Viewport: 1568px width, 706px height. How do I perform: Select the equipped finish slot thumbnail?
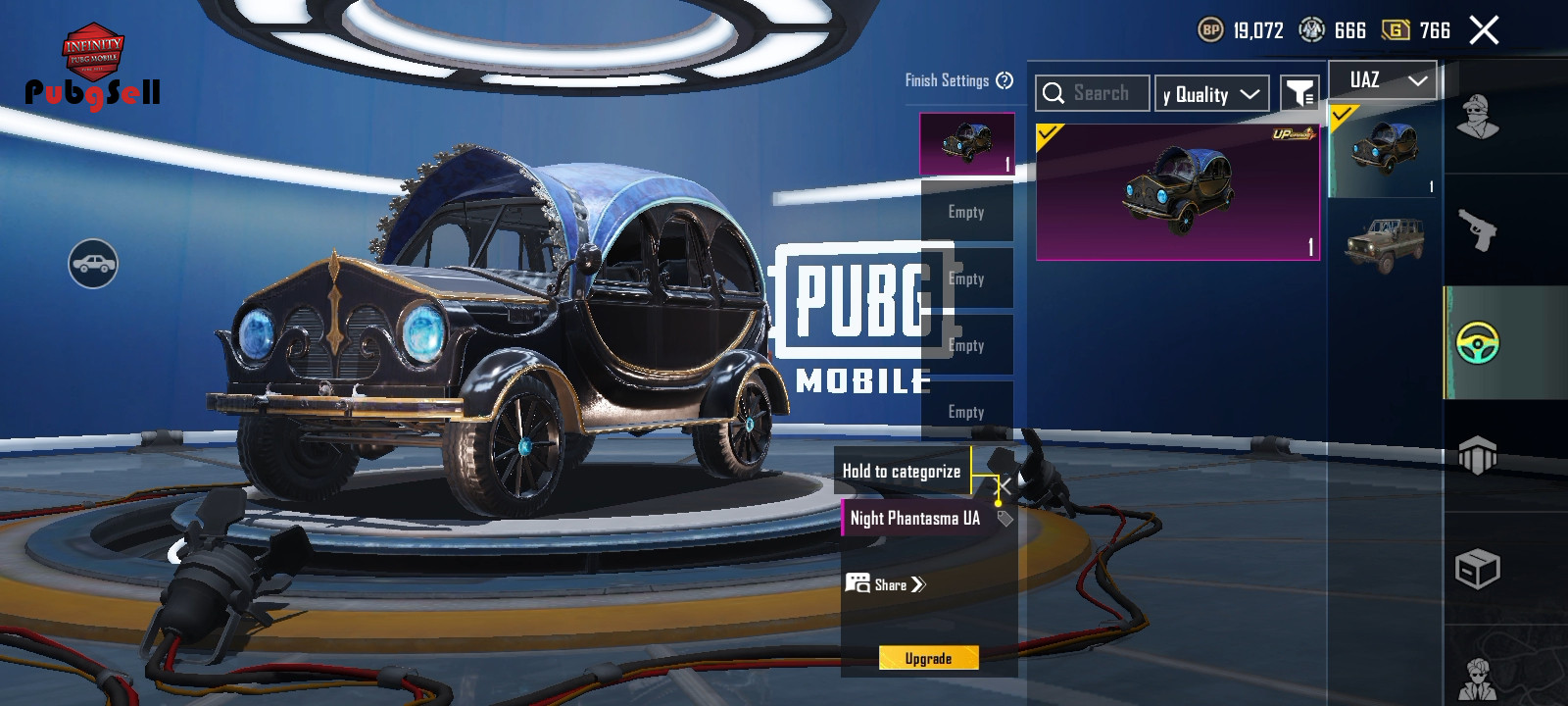(x=966, y=144)
